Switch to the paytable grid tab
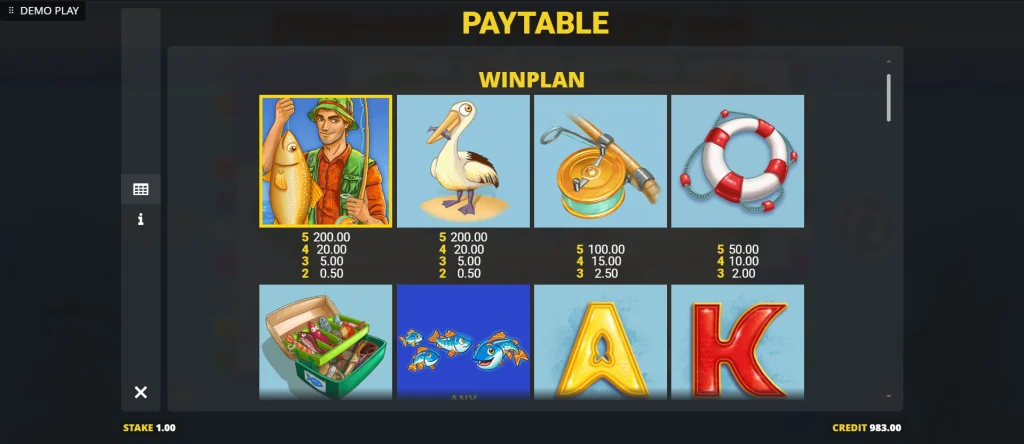Screen dimensions: 1024x444 click(141, 189)
